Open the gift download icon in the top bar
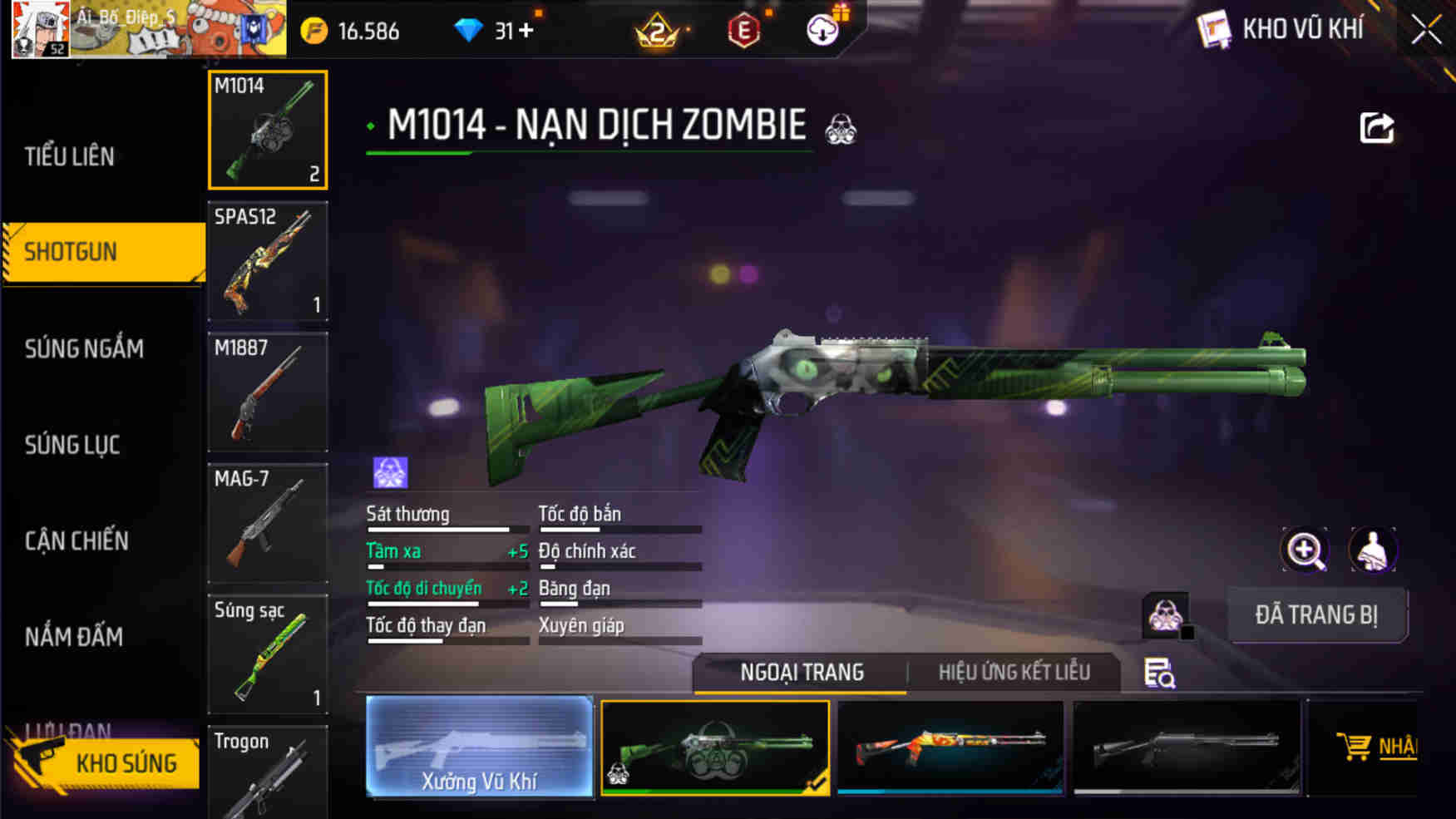The height and width of the screenshot is (819, 1456). [822, 31]
